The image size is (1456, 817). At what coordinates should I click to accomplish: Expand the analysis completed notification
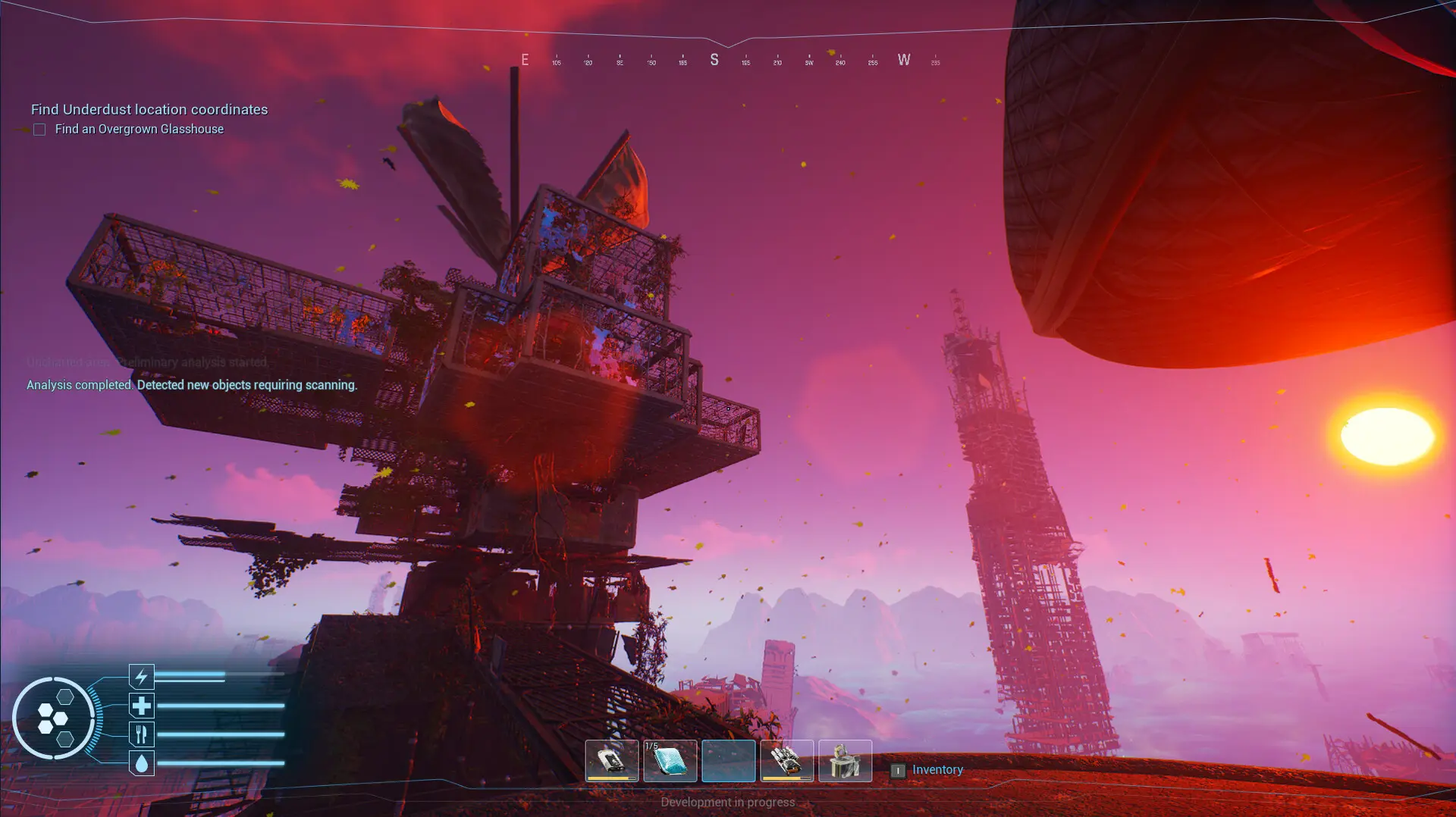191,385
